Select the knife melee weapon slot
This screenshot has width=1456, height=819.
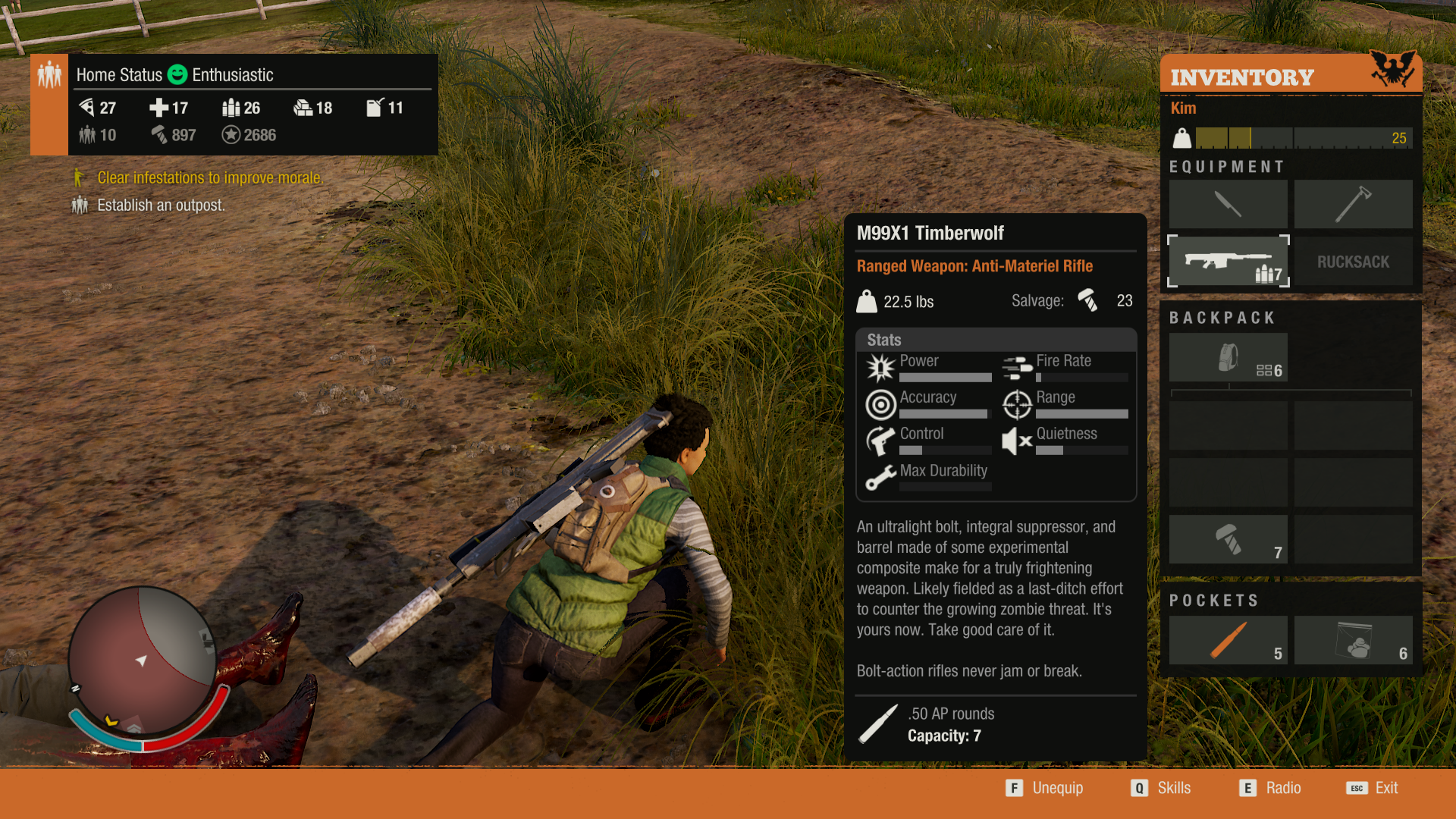coord(1228,204)
